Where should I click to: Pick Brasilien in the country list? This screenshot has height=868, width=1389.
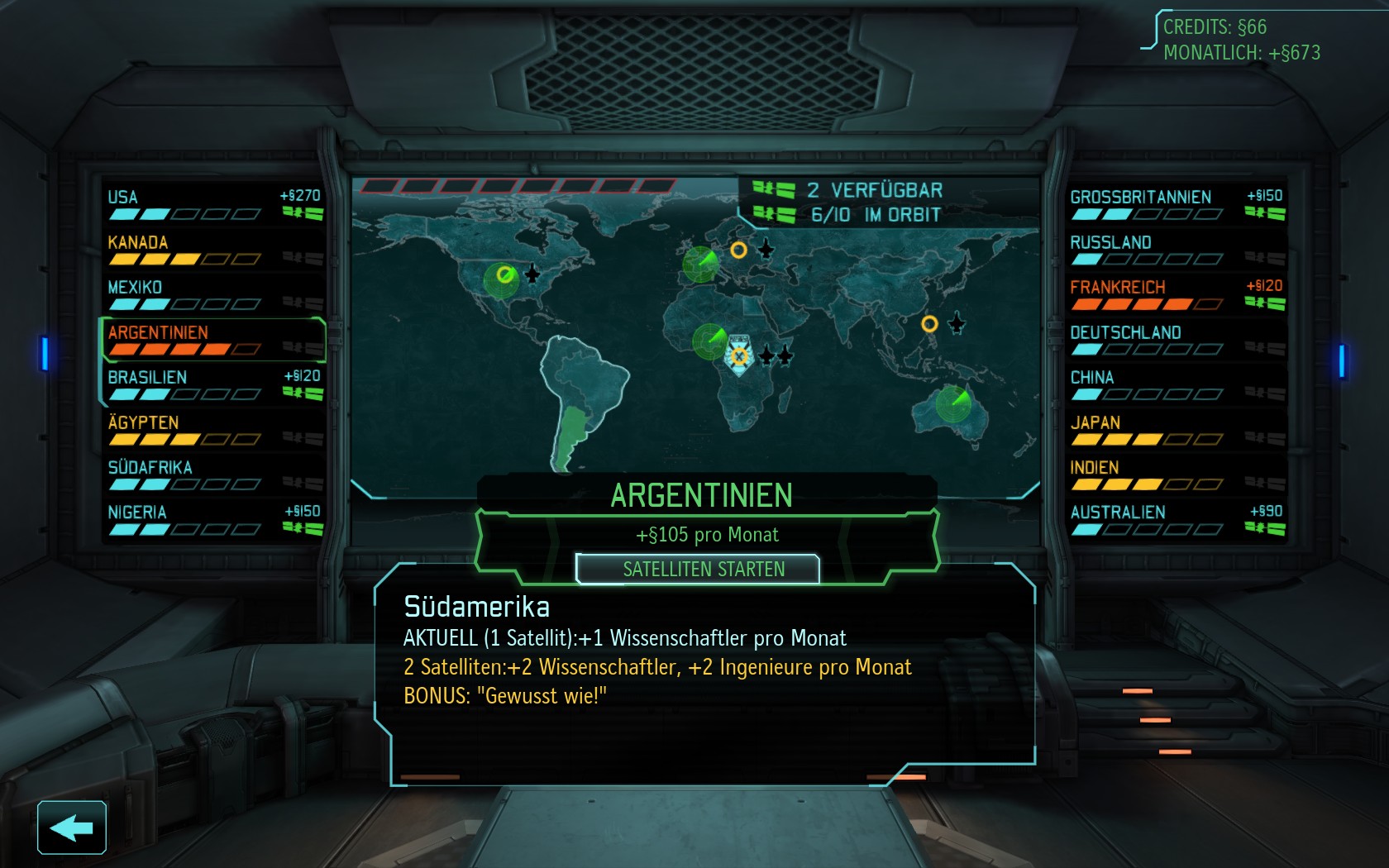[212, 384]
